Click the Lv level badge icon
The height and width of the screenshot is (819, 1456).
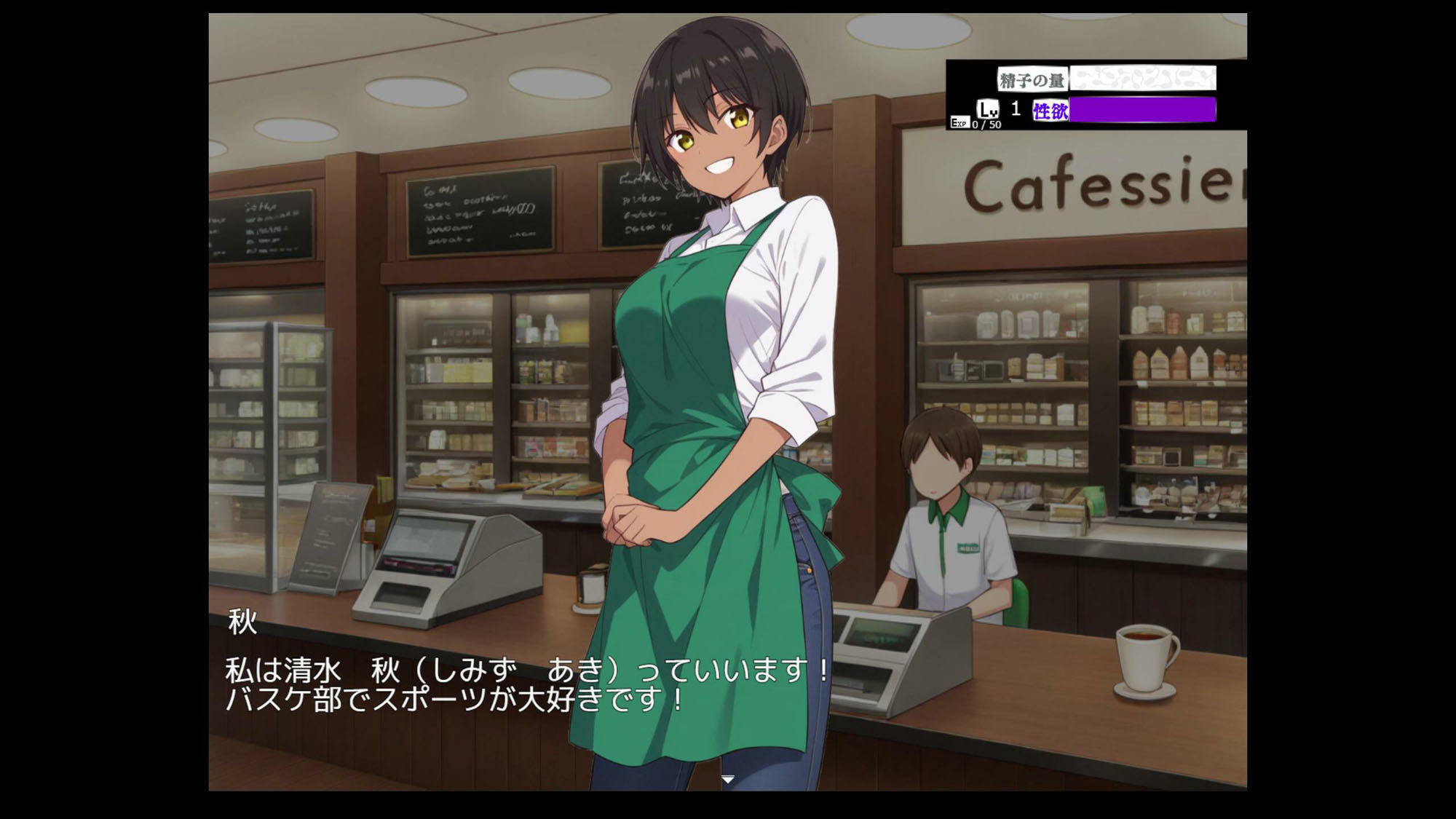pos(988,109)
